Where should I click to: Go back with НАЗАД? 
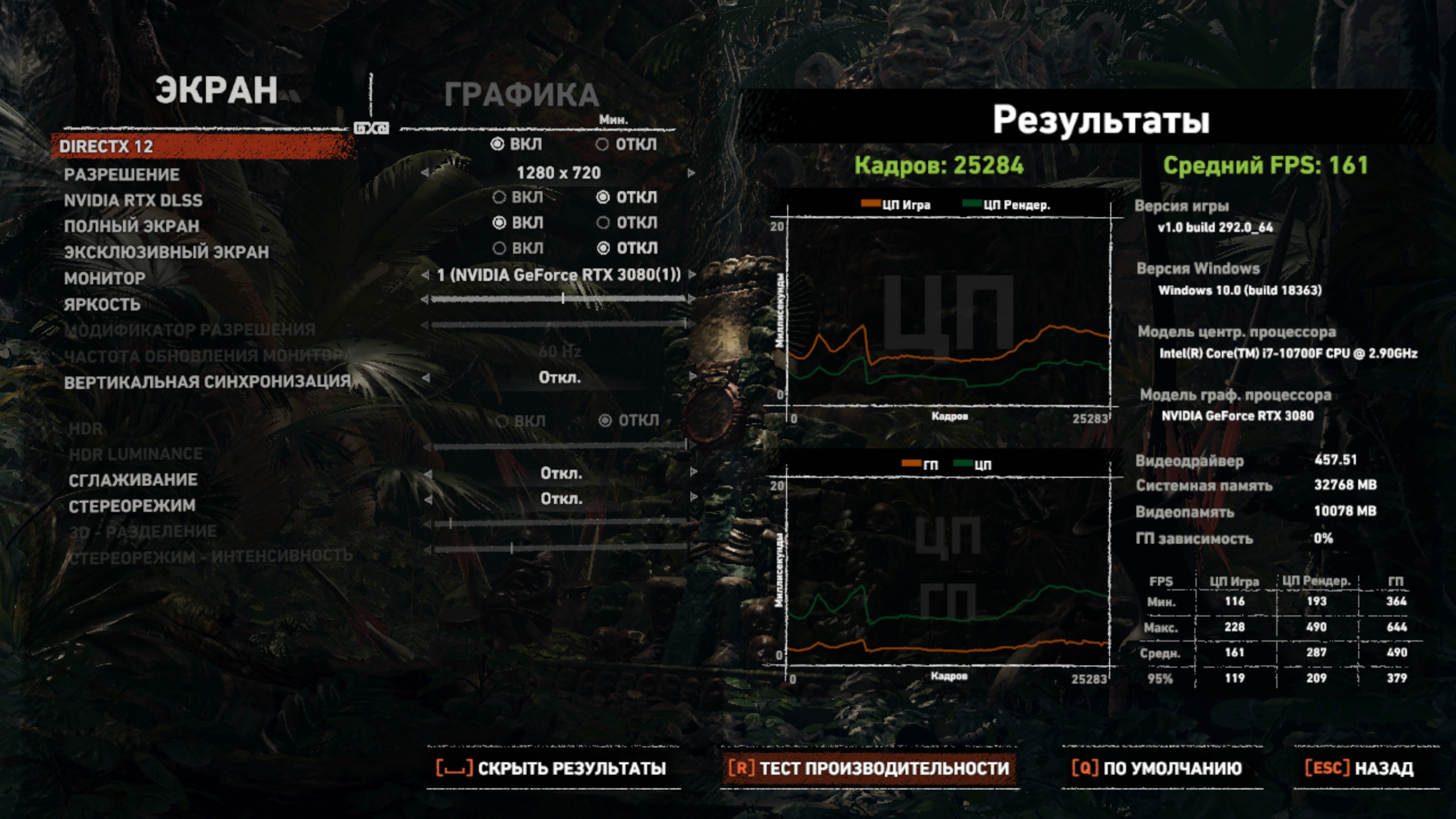click(1359, 768)
